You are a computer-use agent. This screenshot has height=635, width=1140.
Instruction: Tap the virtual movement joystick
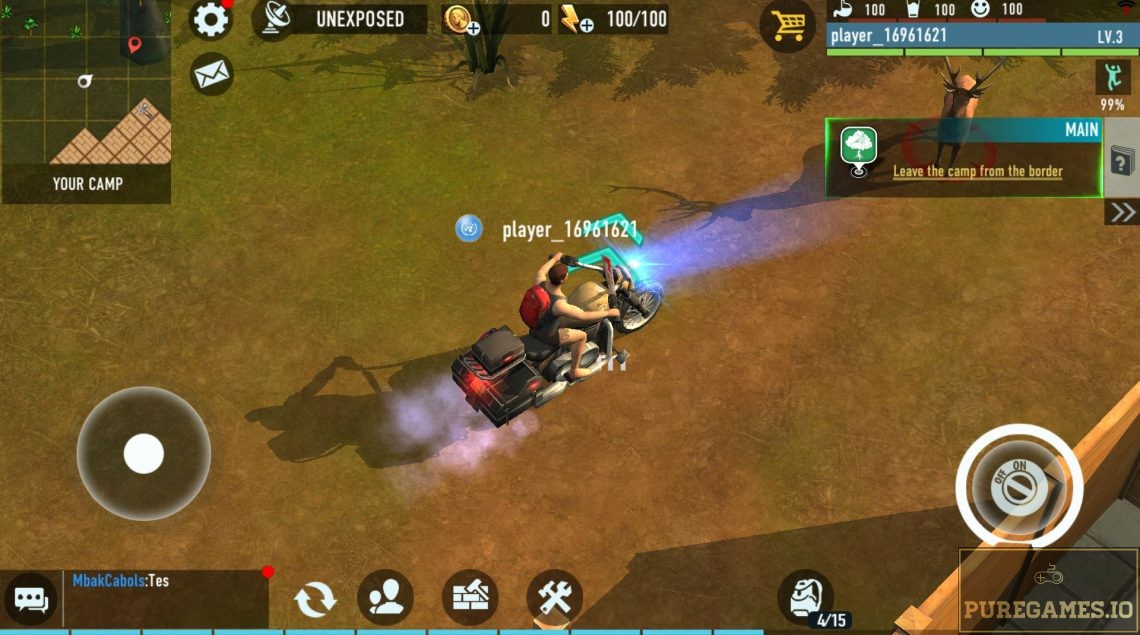(x=143, y=453)
